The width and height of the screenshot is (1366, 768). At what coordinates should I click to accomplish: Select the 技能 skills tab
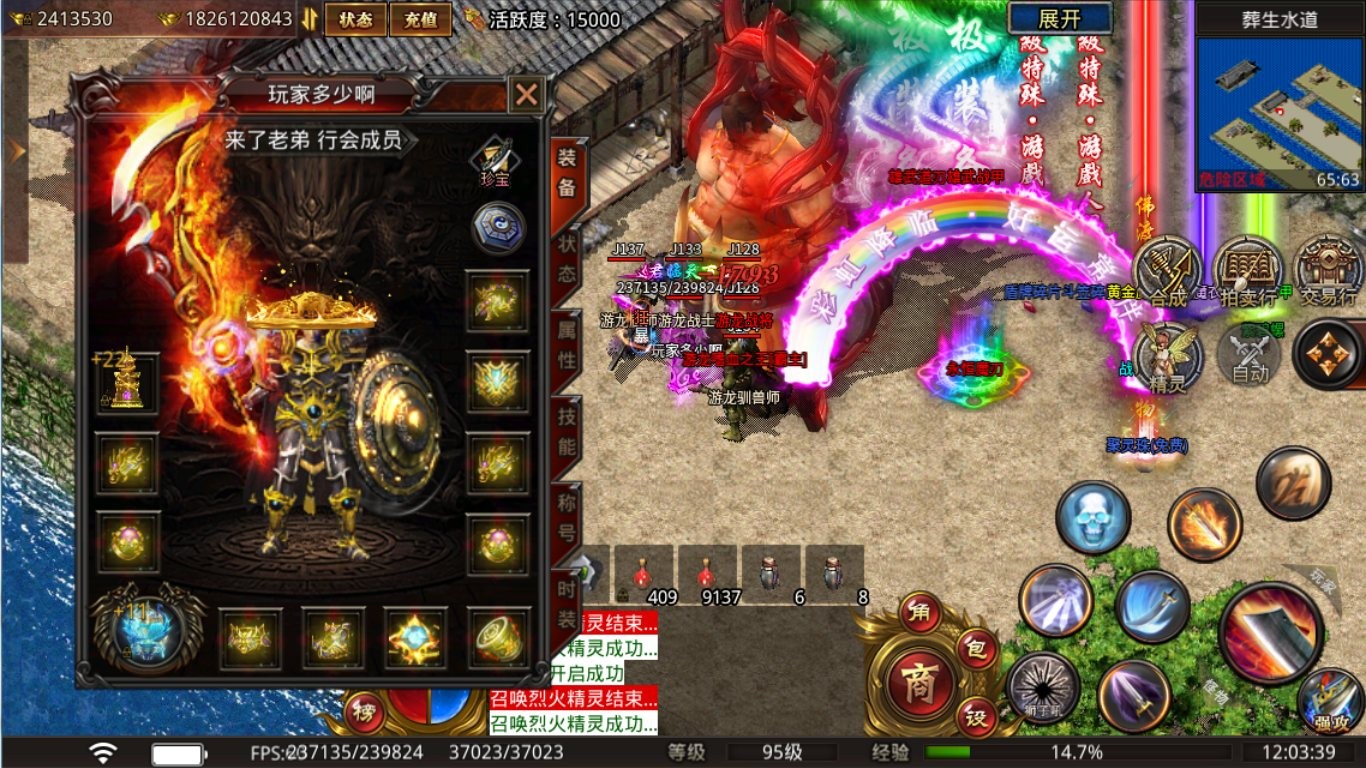pos(566,431)
